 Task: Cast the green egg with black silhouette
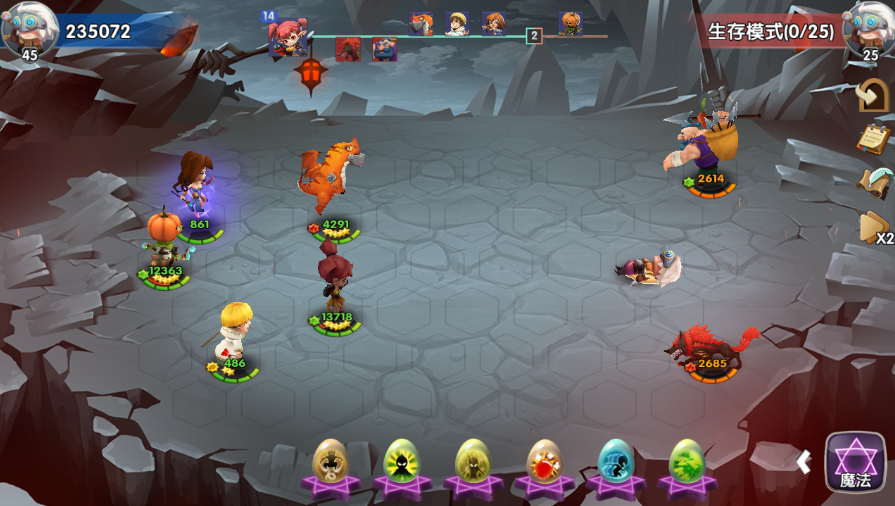click(x=401, y=464)
